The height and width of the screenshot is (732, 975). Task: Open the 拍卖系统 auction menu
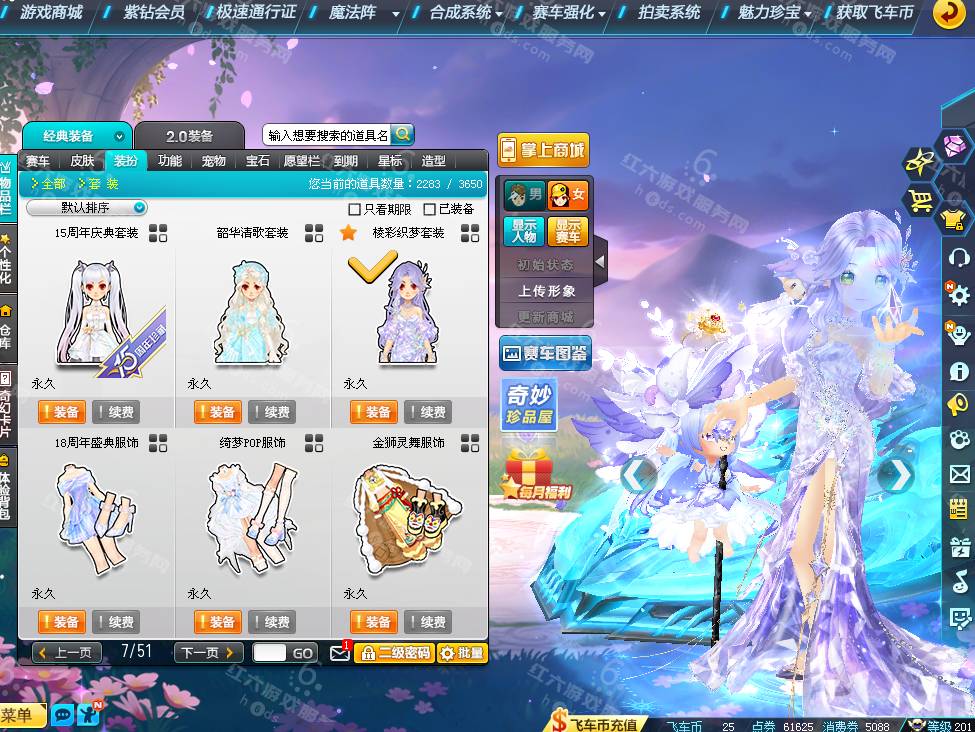(x=669, y=13)
